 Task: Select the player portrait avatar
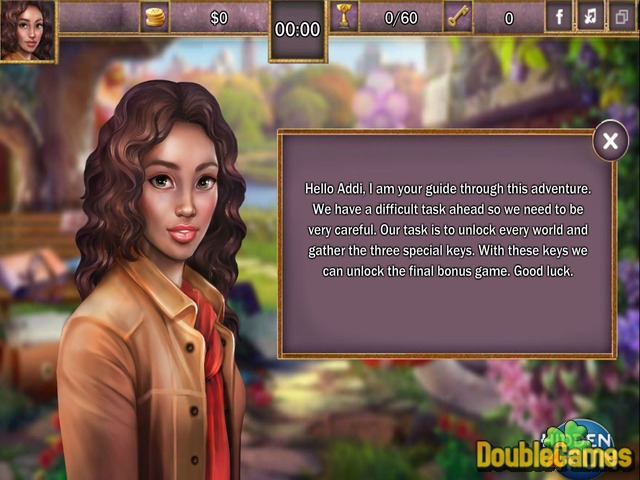click(x=28, y=30)
